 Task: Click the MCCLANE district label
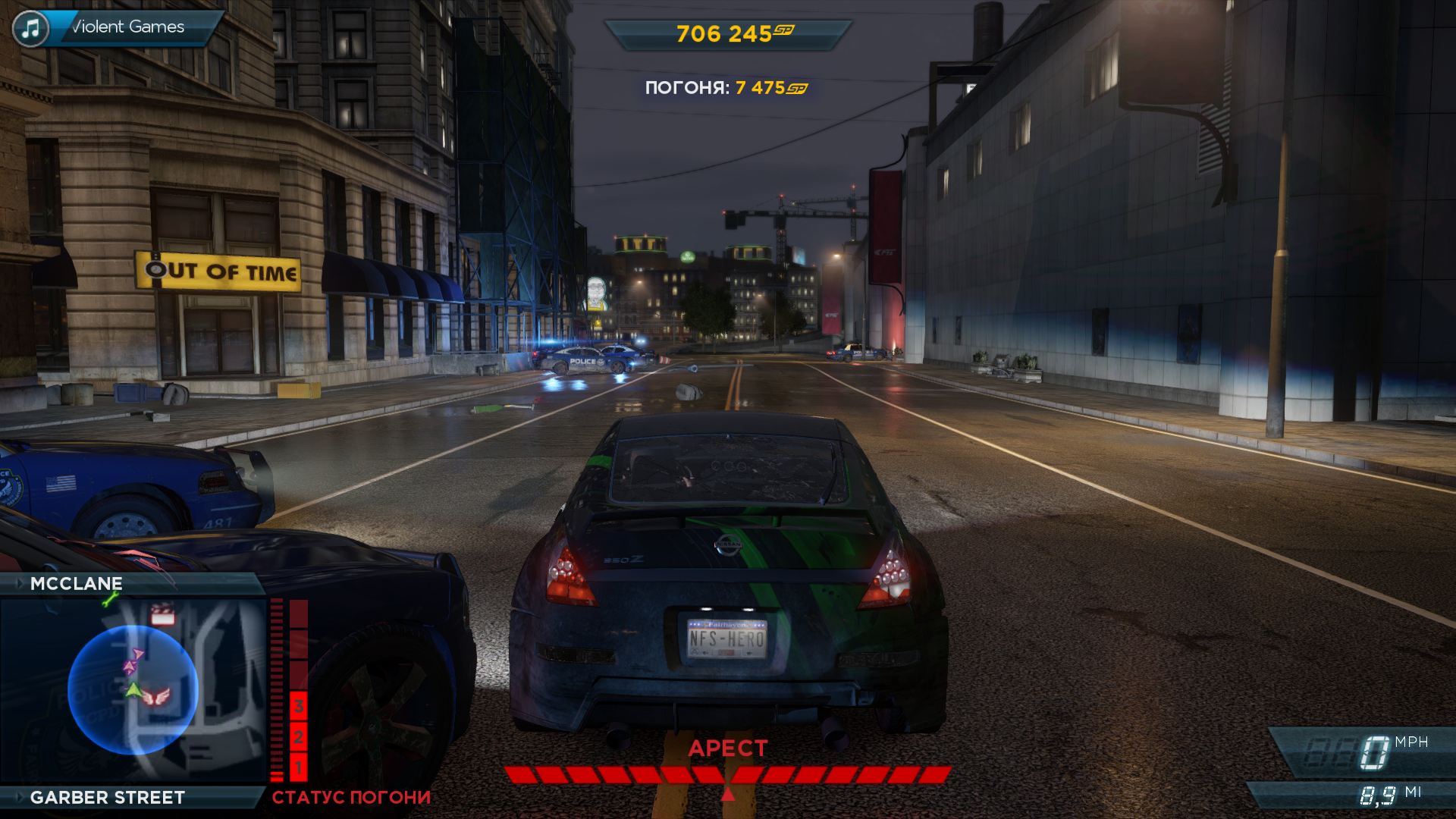(x=76, y=583)
